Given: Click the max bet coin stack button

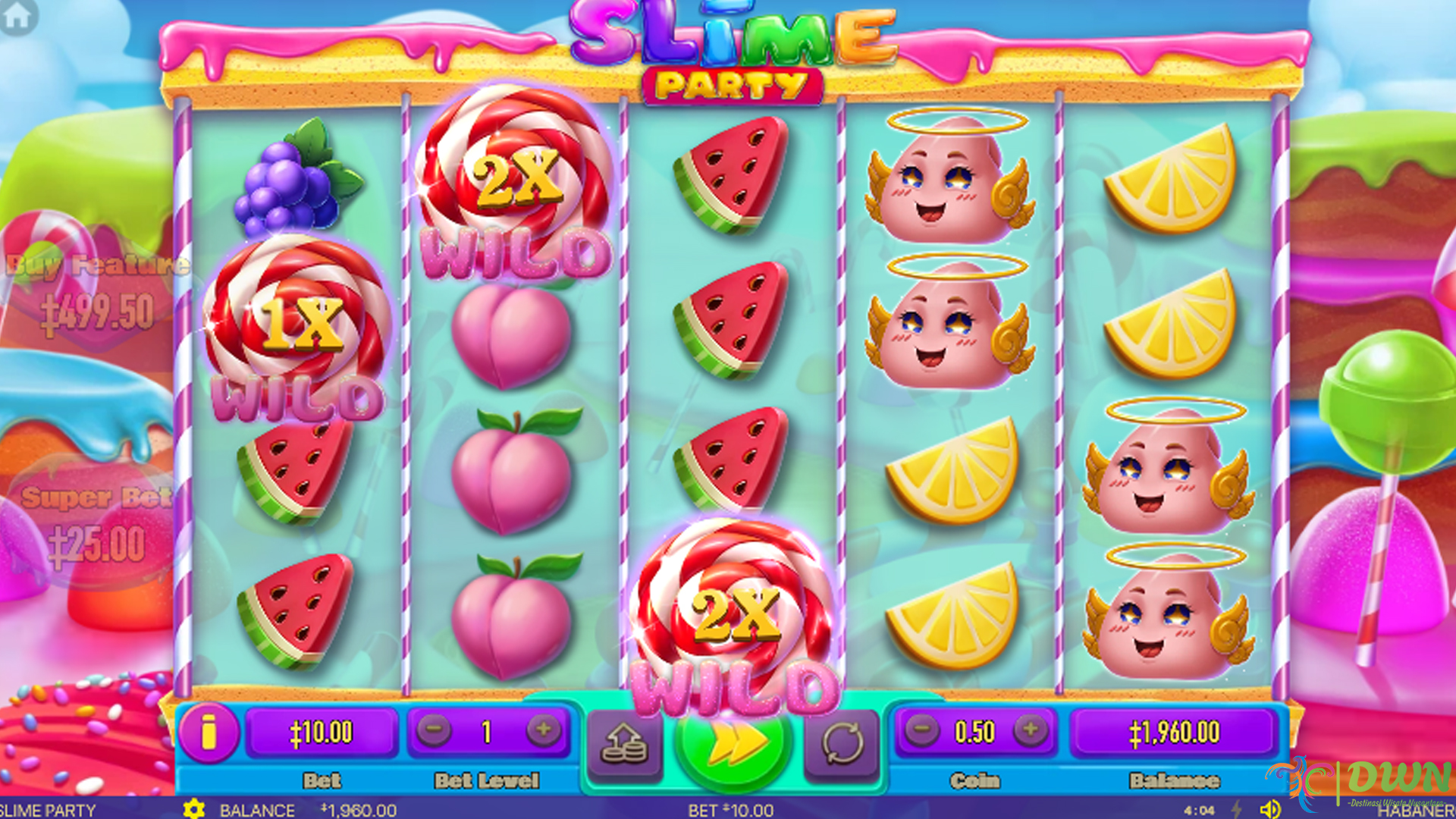Looking at the screenshot, I should click(624, 745).
